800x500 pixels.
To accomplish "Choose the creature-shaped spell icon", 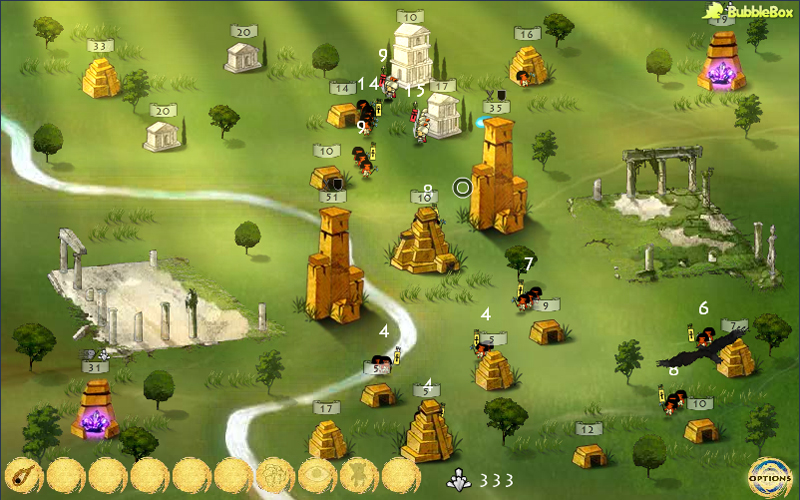I will tap(359, 476).
